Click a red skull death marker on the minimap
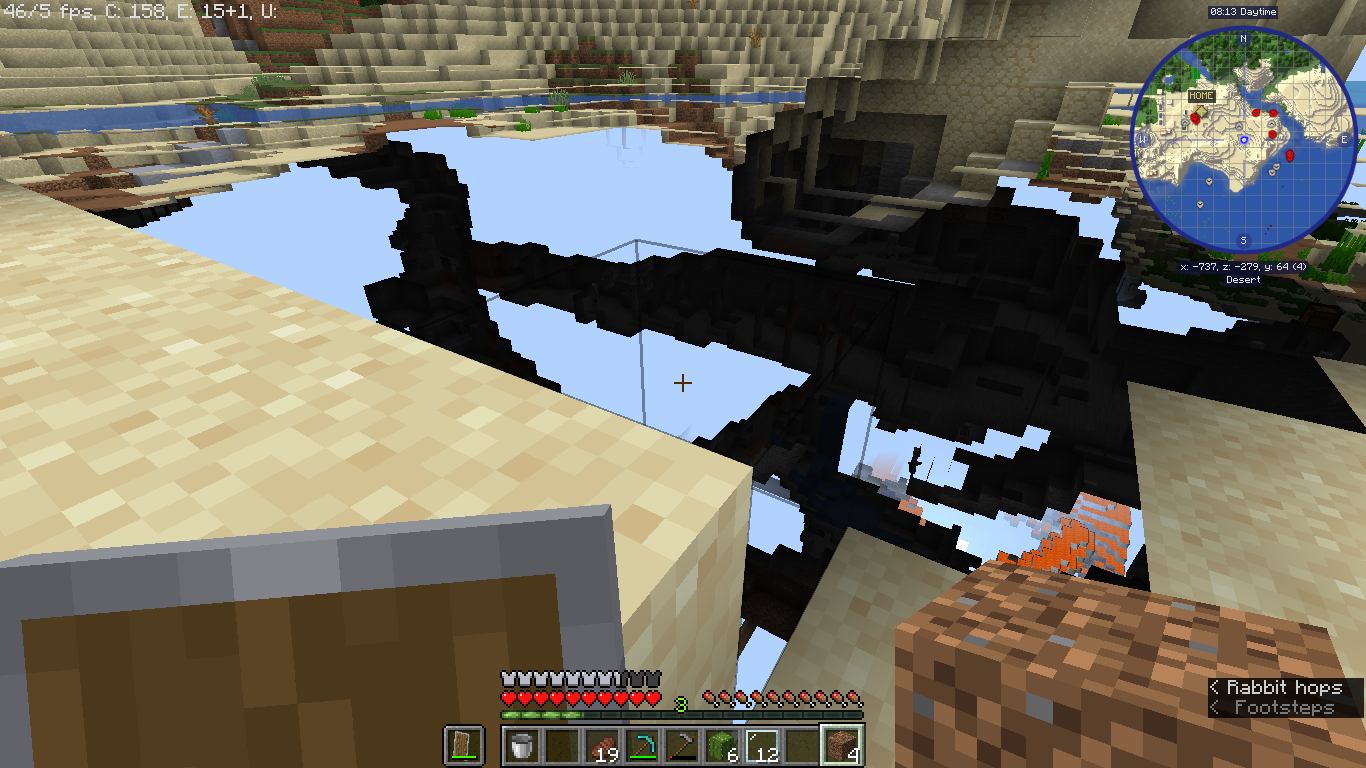 [x=1256, y=112]
